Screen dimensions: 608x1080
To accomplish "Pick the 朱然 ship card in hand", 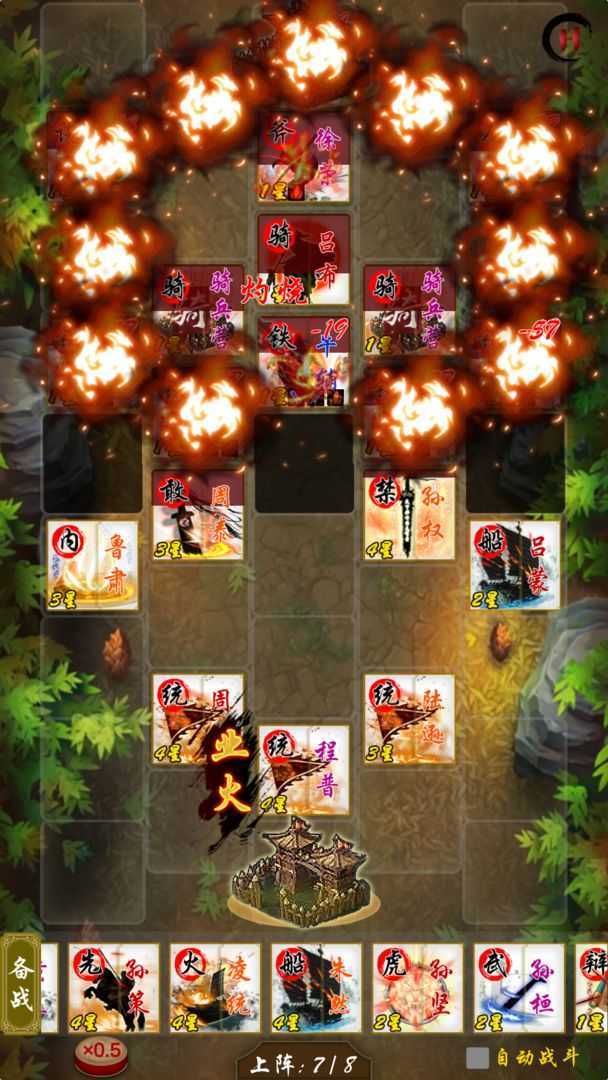I will coord(316,987).
